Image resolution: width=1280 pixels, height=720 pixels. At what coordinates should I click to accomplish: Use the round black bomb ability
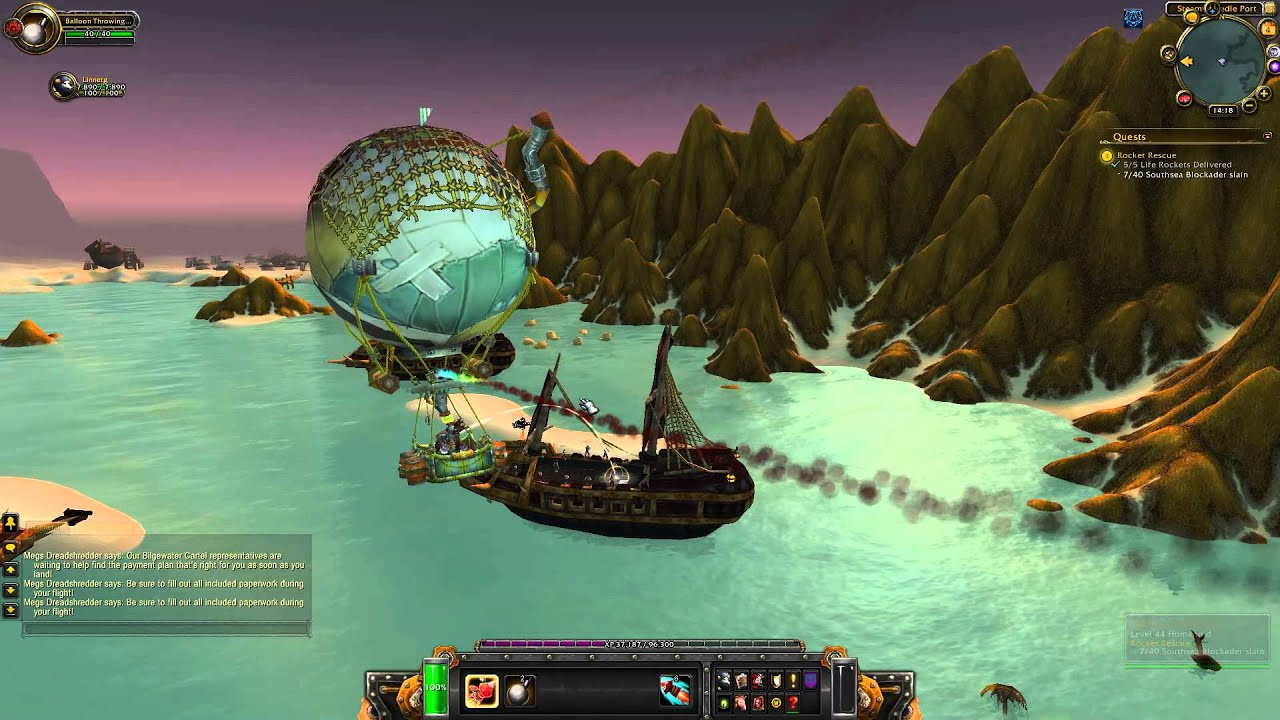[520, 691]
